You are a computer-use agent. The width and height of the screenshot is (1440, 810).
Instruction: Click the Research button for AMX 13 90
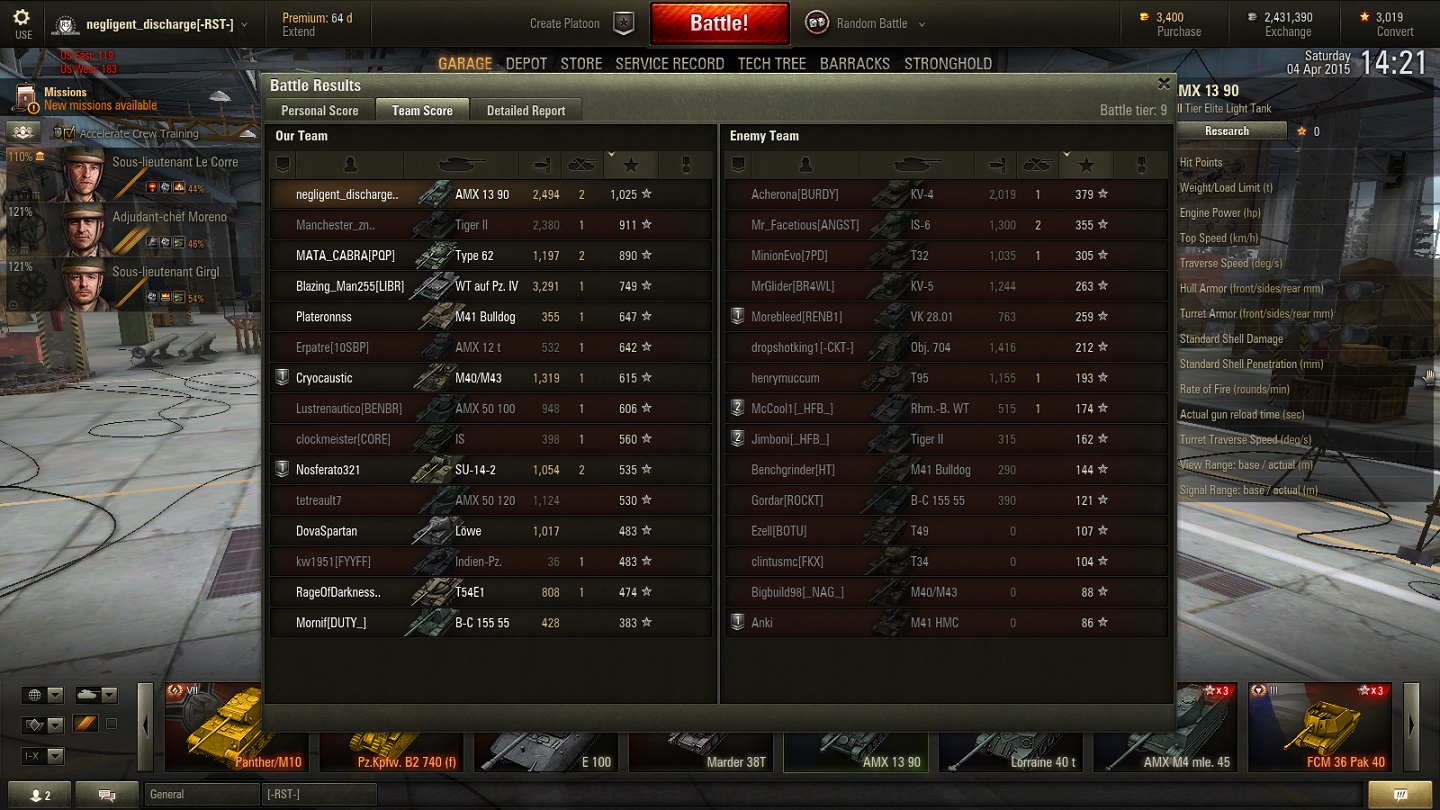pos(1226,131)
